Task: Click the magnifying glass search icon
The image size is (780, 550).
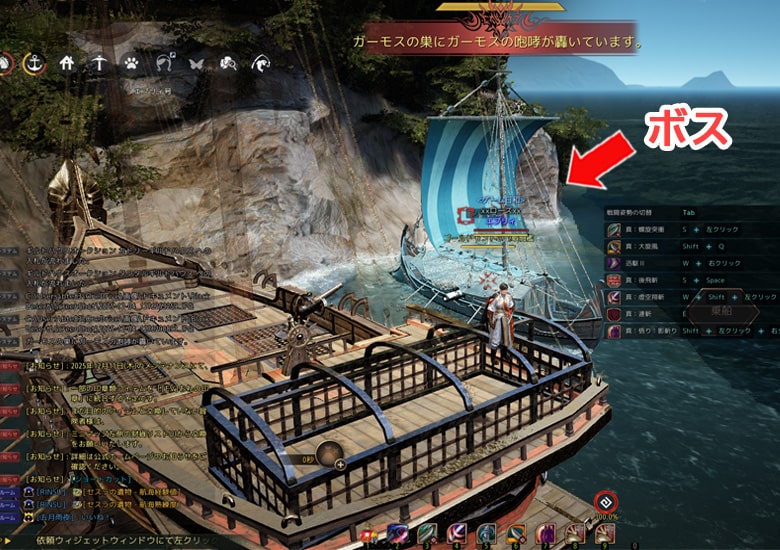Action: click(229, 64)
